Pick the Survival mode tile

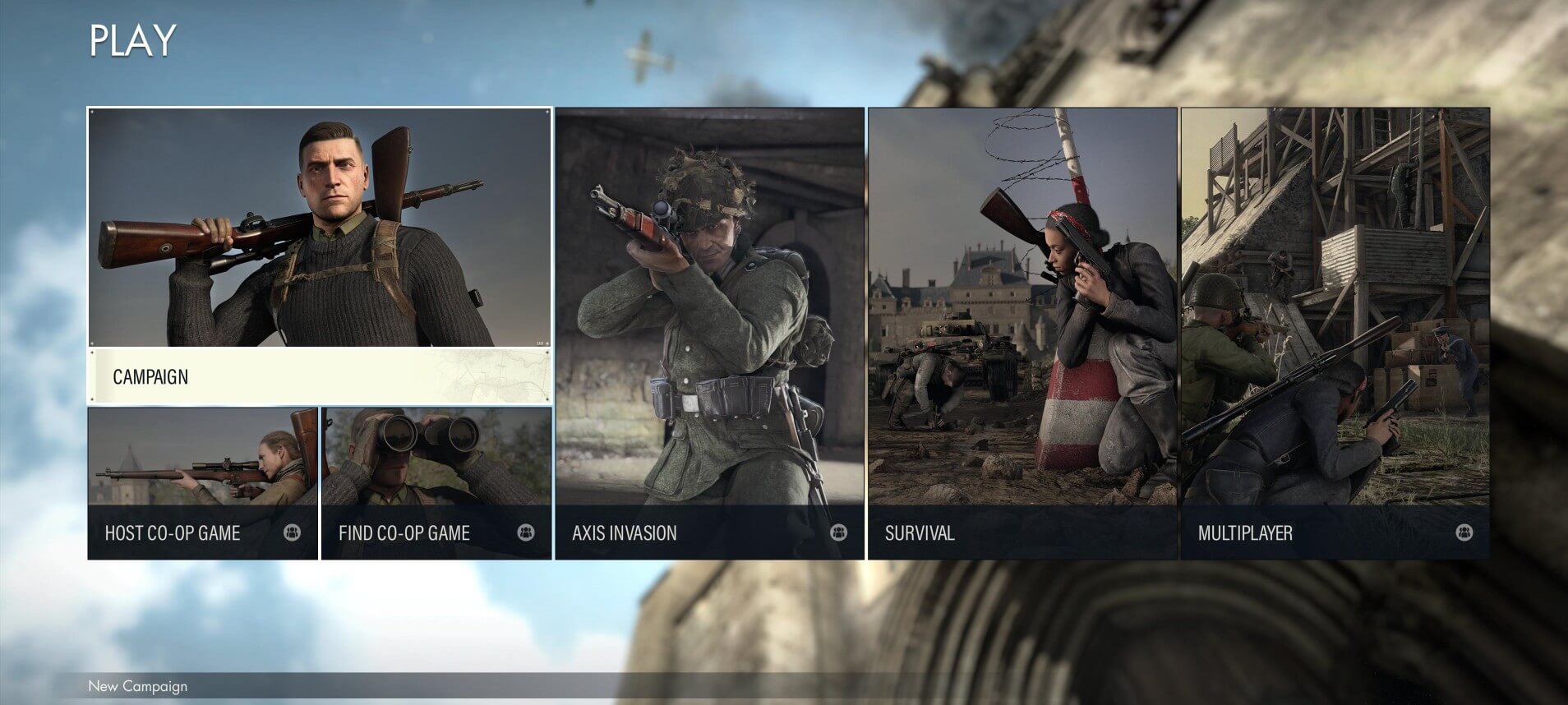tap(1022, 333)
